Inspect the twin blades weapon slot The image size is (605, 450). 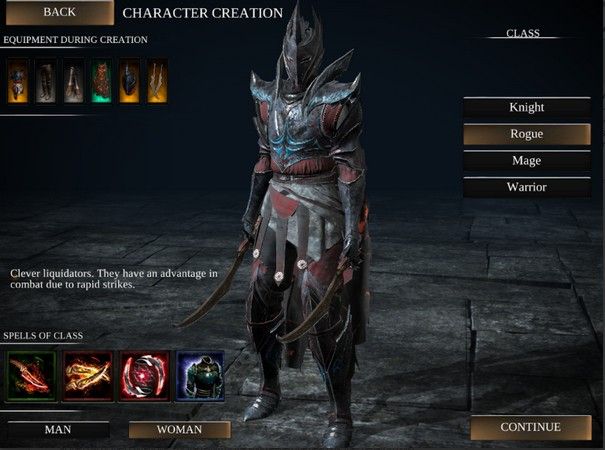click(x=156, y=81)
